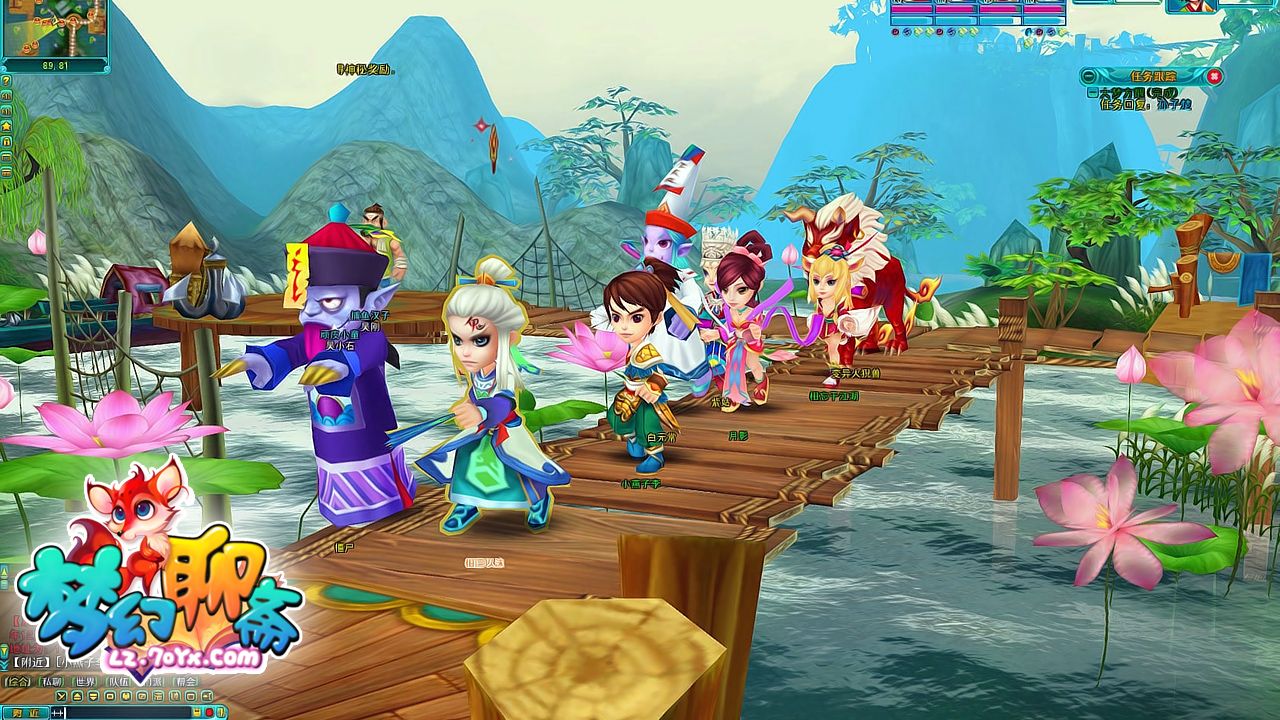This screenshot has width=1280, height=720.
Task: Open help with the question mark icon
Action: point(6,81)
